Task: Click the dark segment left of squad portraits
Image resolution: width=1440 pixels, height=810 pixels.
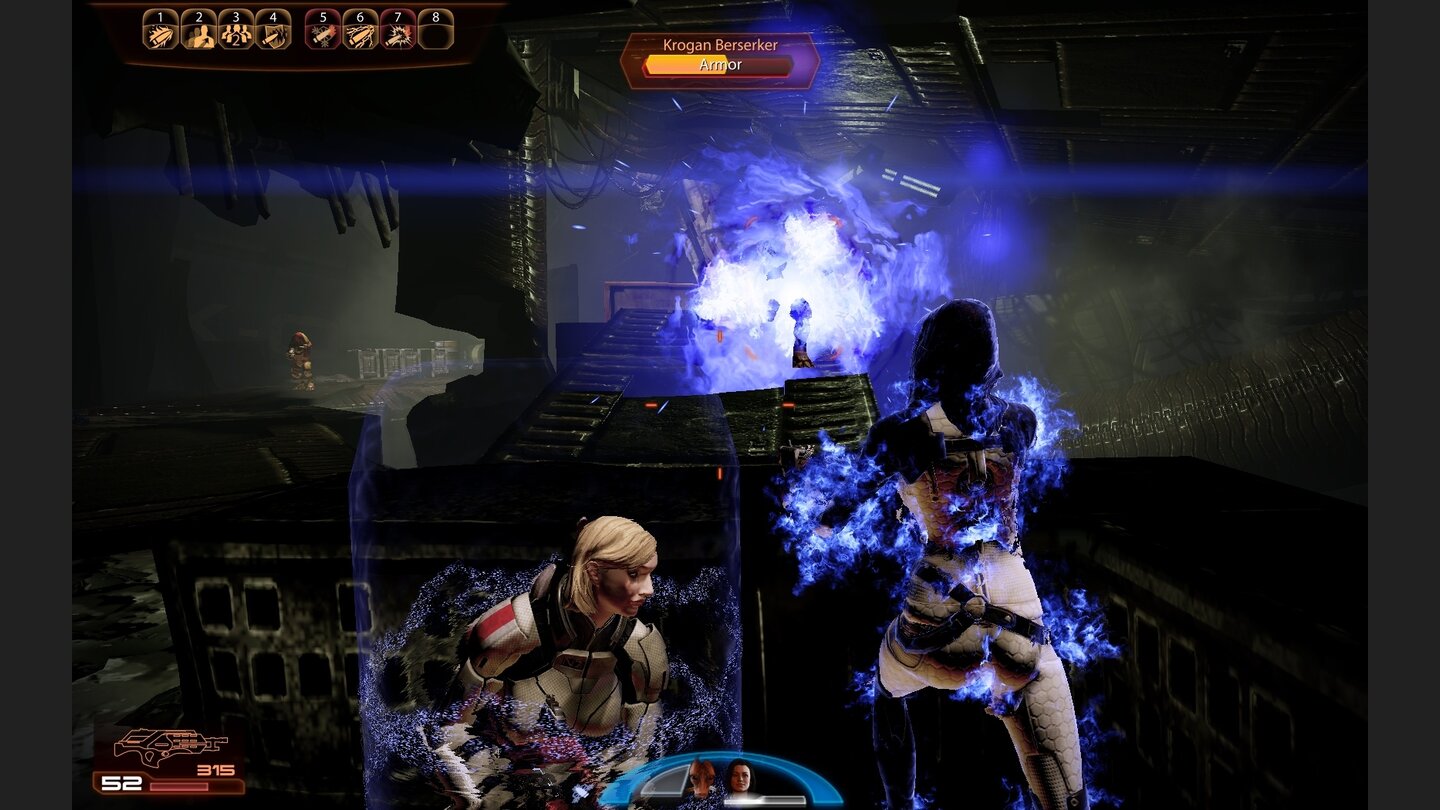Action: (x=664, y=782)
